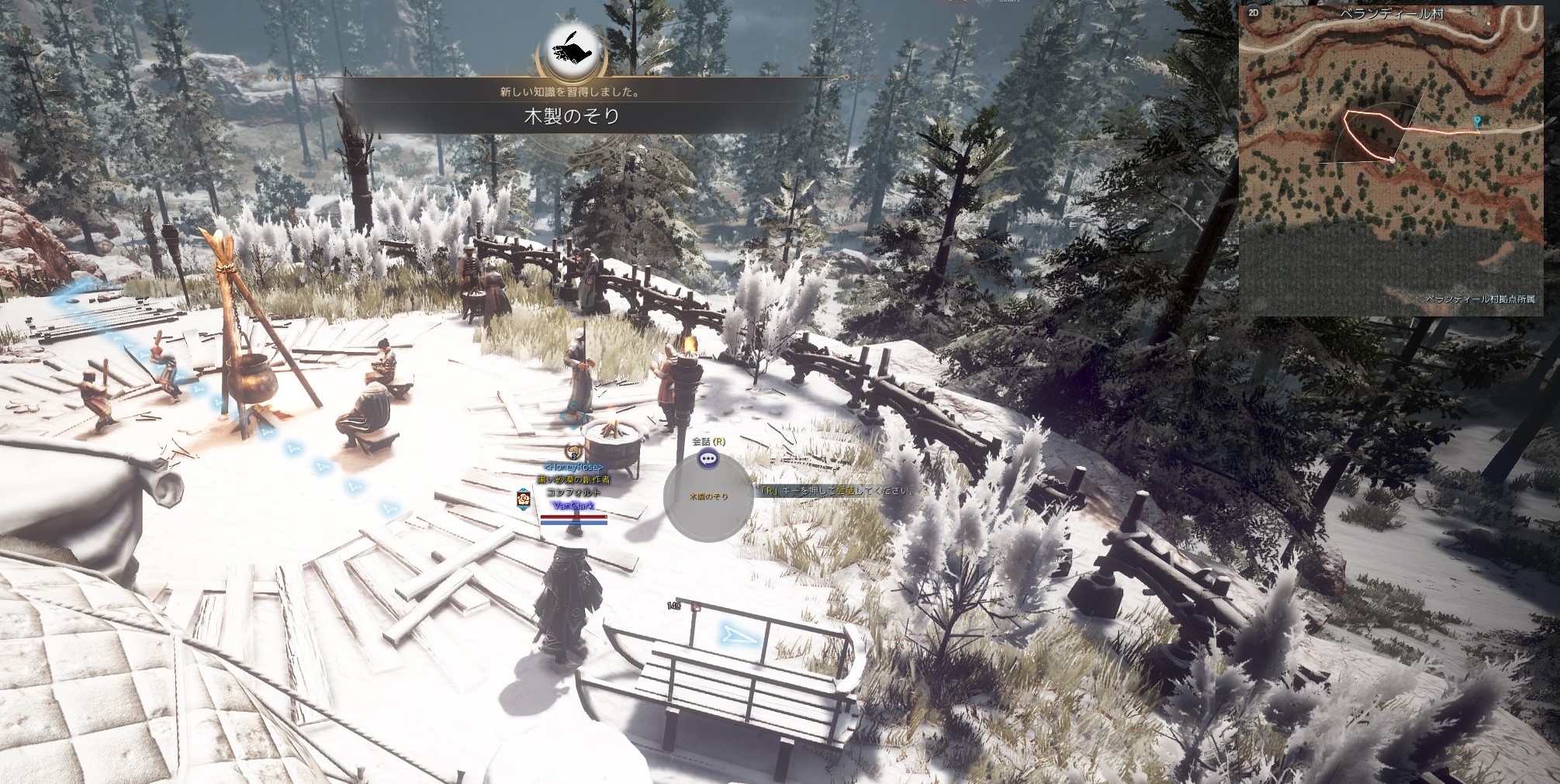Select the blue quest marker on minimap
This screenshot has height=784, width=1560.
1478,122
